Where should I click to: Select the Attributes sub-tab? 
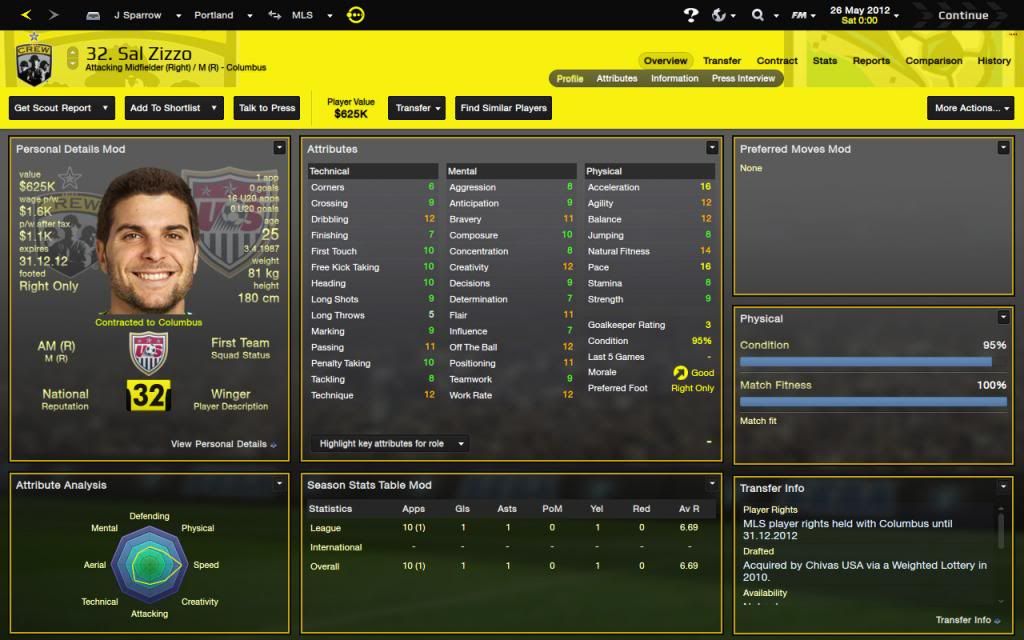coord(616,78)
